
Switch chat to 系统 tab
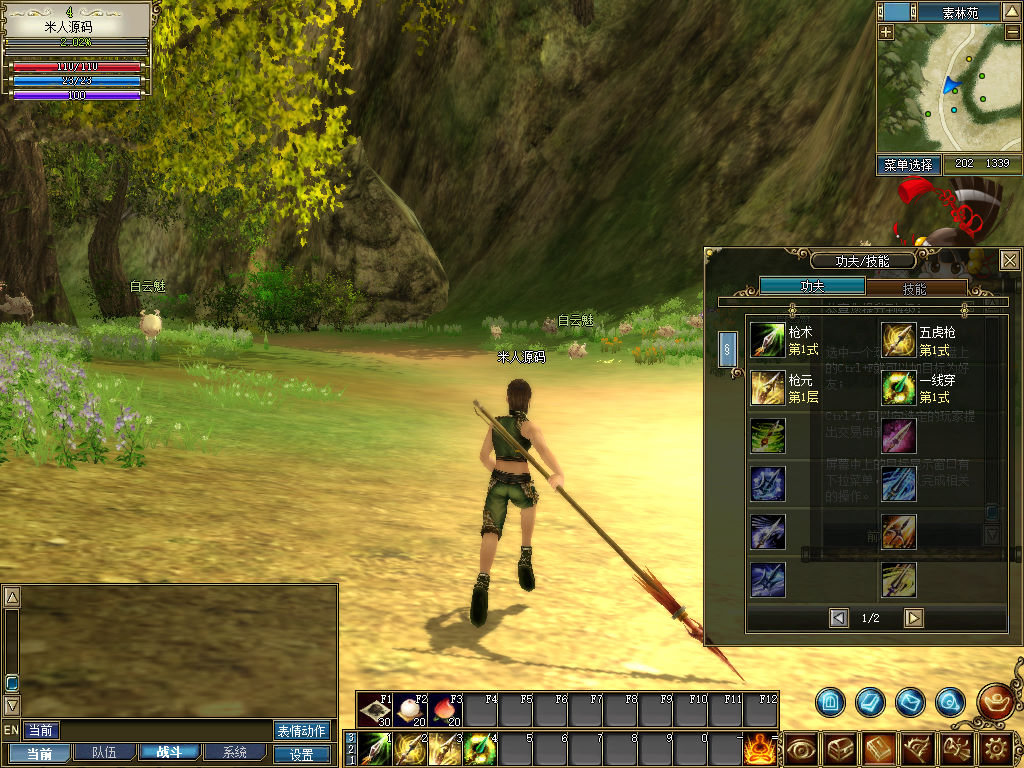[235, 753]
